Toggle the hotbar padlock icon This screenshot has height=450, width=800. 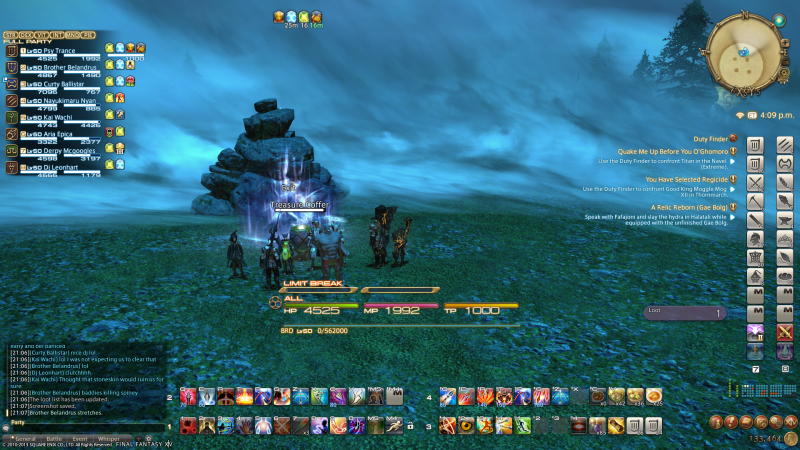(x=410, y=427)
